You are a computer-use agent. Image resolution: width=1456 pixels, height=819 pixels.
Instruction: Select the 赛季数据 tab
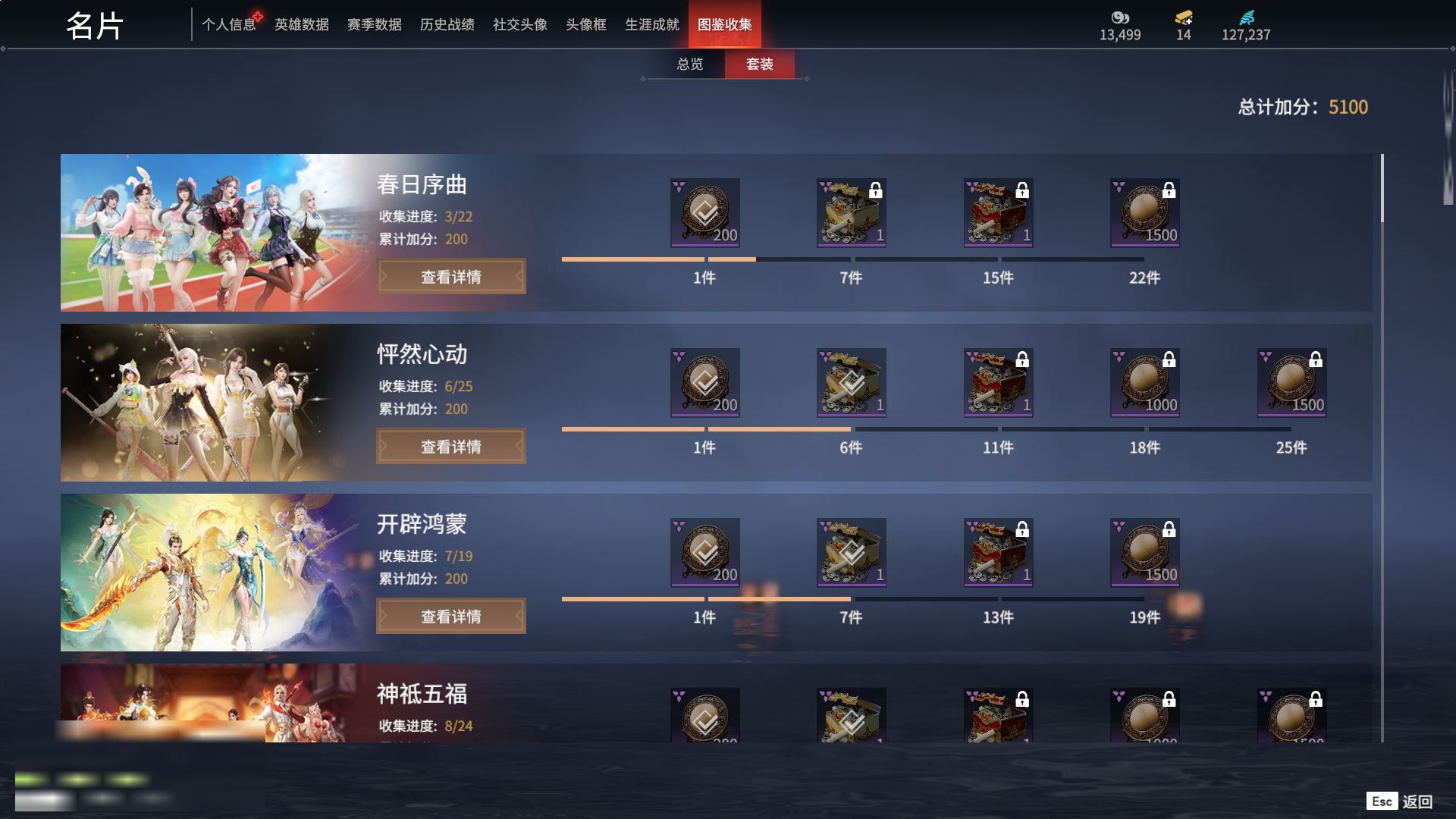pos(374,25)
